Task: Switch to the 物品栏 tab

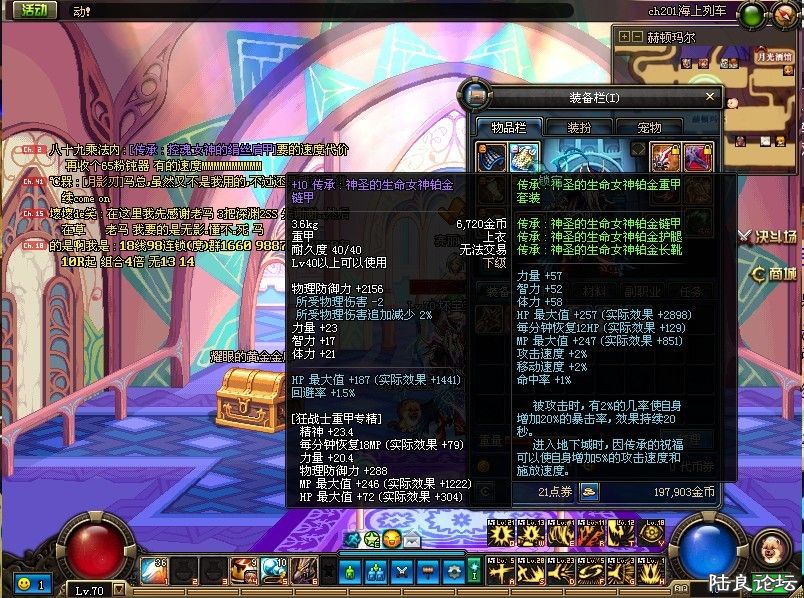Action: pos(508,127)
